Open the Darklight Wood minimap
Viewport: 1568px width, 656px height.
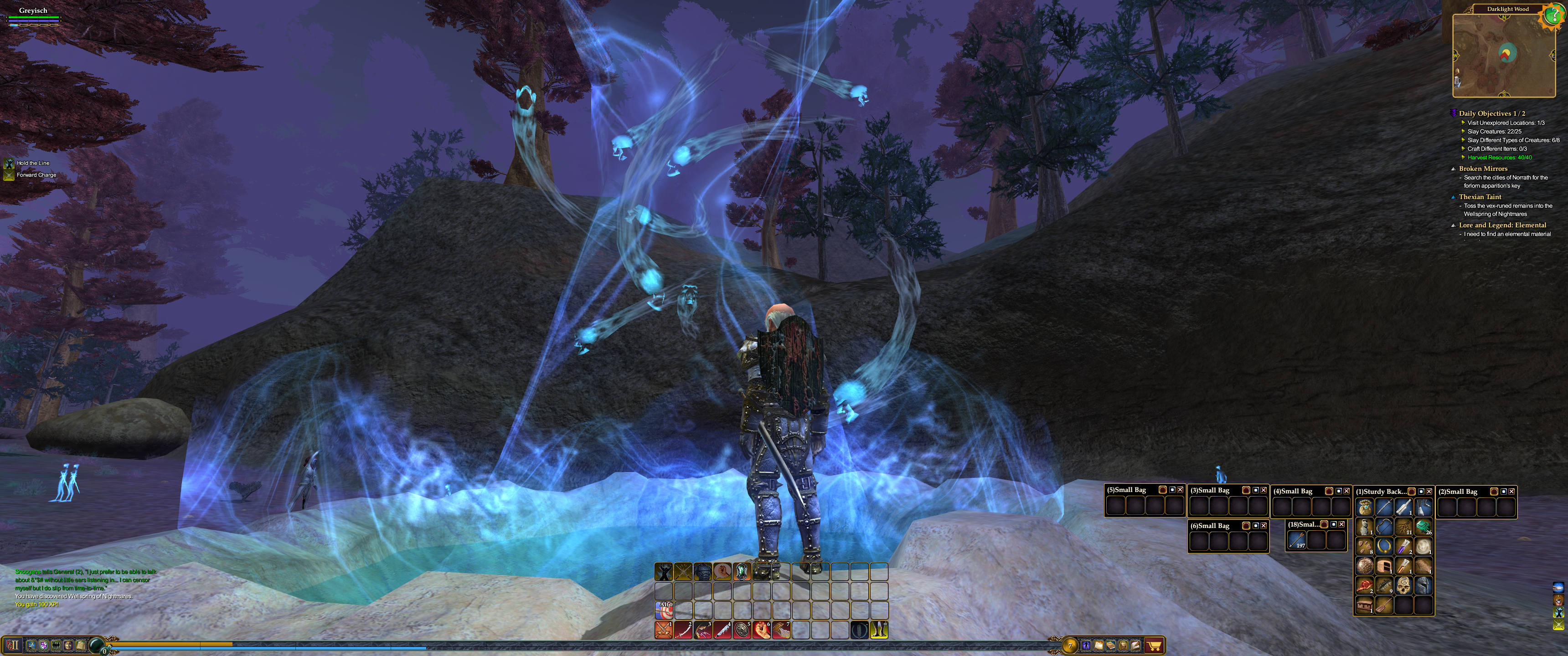point(1503,56)
